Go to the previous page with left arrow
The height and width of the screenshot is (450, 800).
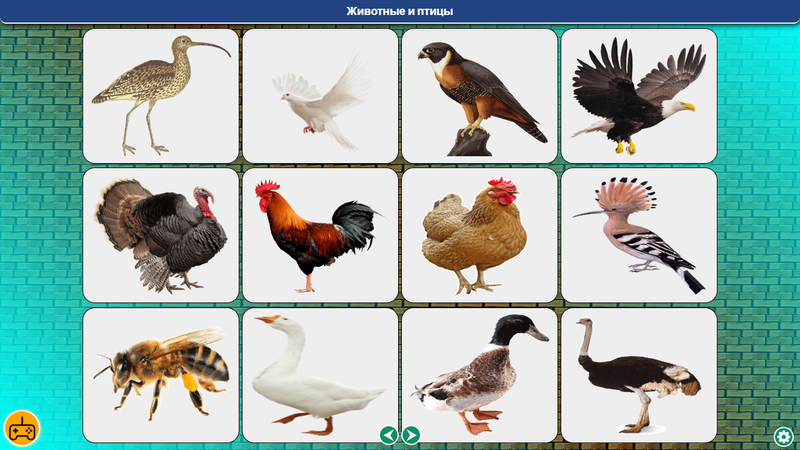pyautogui.click(x=389, y=434)
